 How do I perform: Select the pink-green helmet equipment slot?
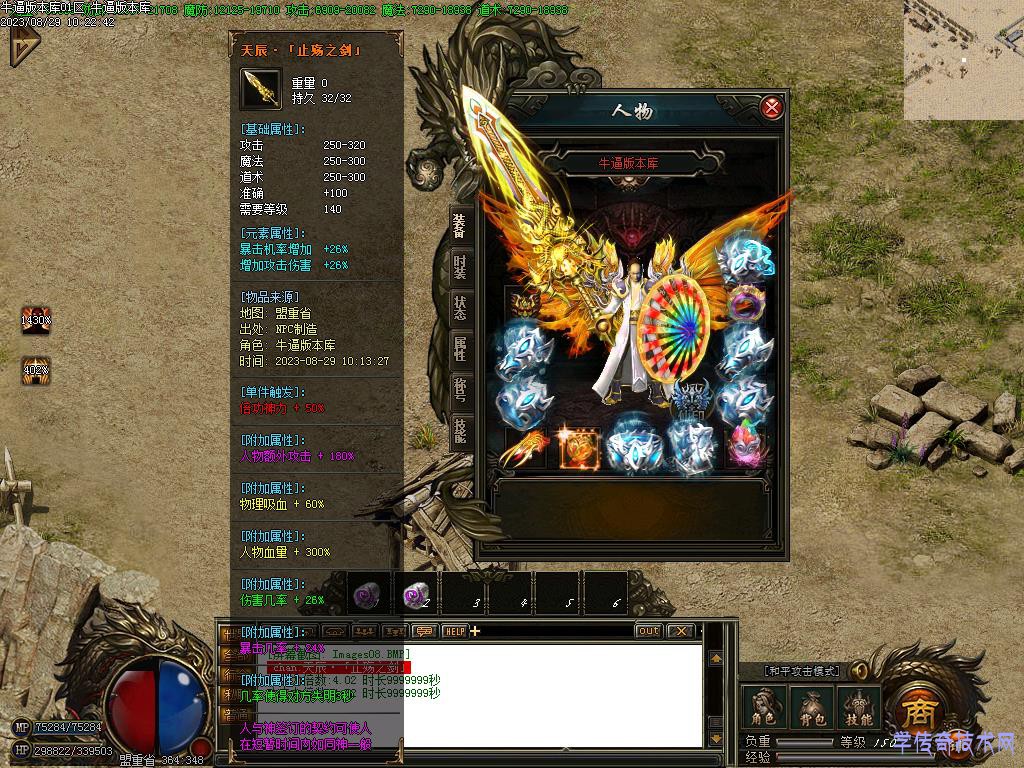click(744, 446)
